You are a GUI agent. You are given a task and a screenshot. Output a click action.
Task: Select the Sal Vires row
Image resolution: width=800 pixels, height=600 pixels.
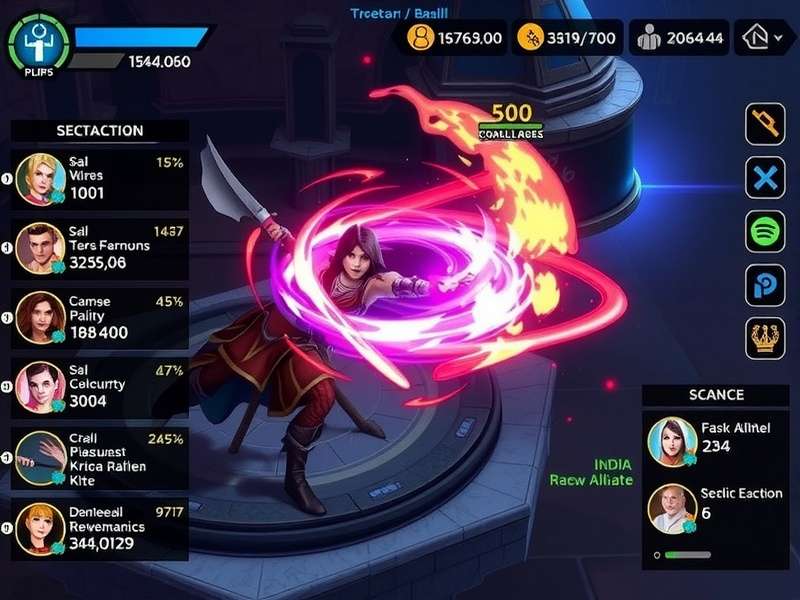coord(100,178)
